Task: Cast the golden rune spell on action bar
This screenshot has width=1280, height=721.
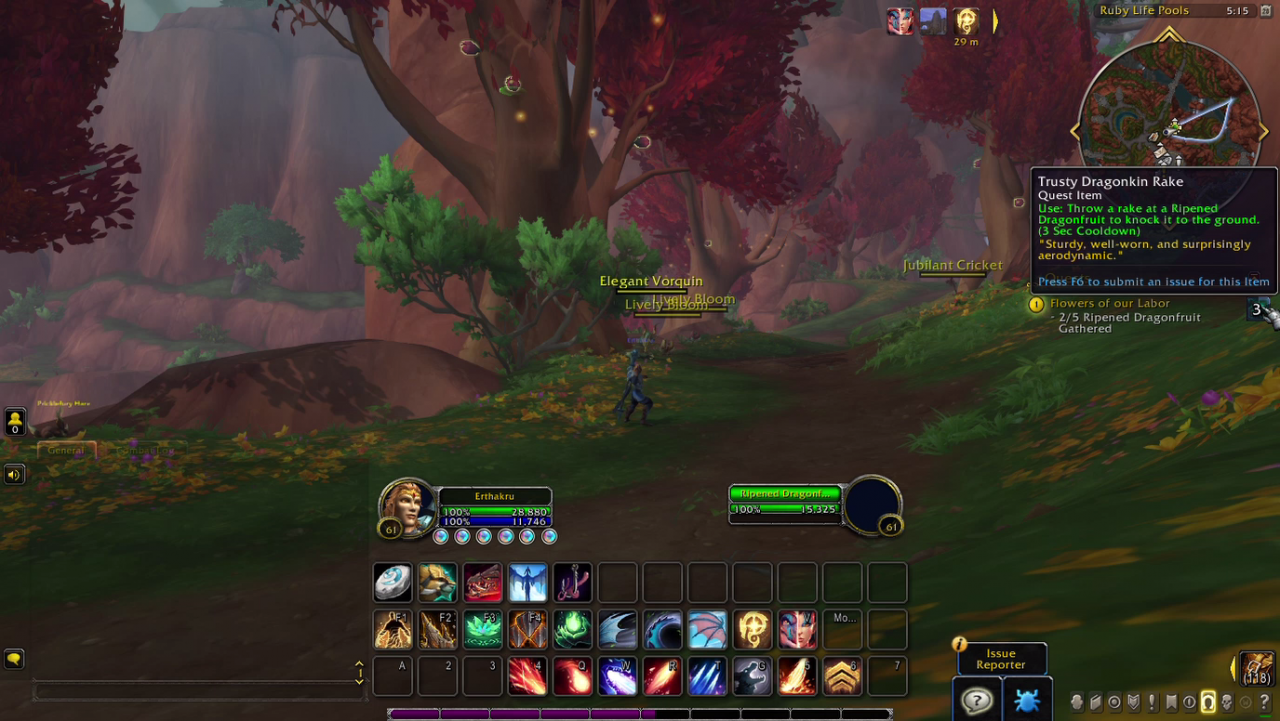Action: pos(752,630)
